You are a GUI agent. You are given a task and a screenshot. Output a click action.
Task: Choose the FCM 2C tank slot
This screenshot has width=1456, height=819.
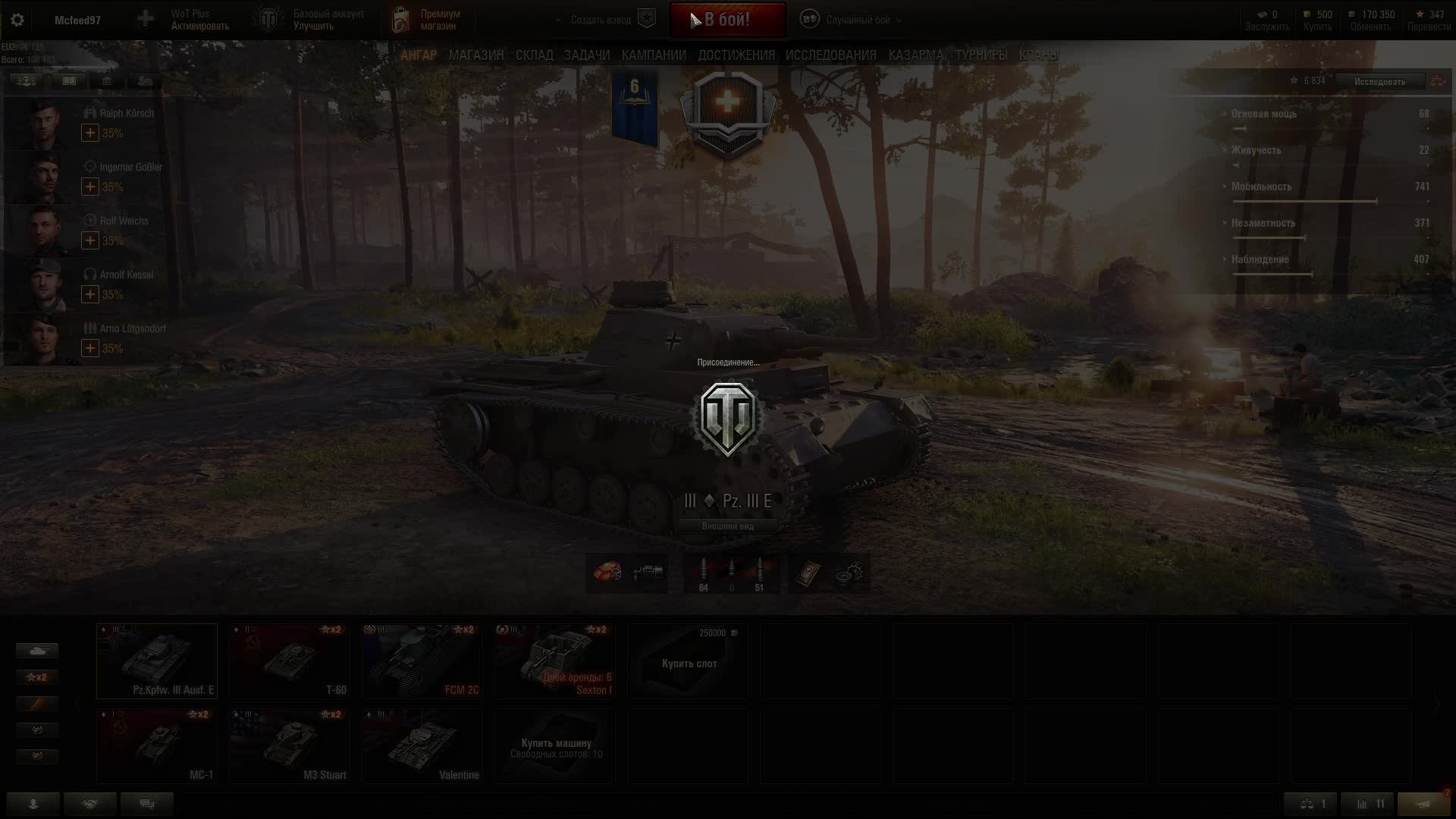[422, 661]
